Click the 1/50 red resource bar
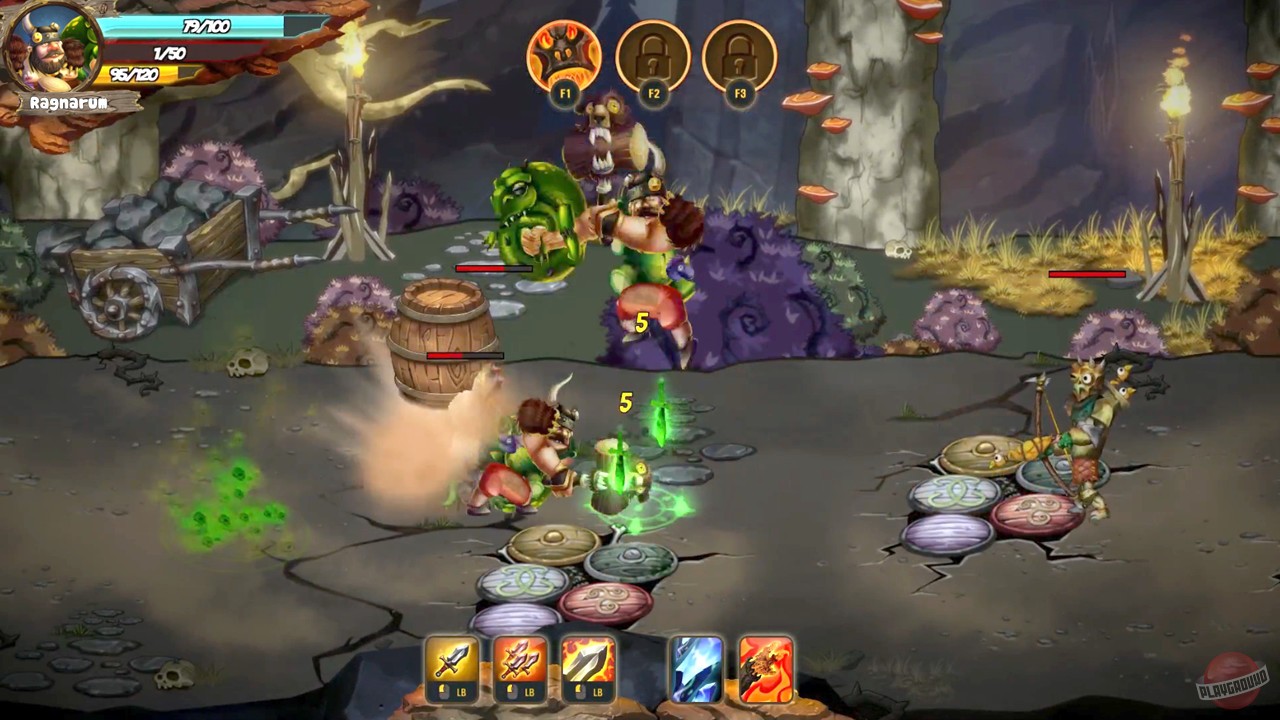This screenshot has width=1280, height=720. tap(170, 51)
